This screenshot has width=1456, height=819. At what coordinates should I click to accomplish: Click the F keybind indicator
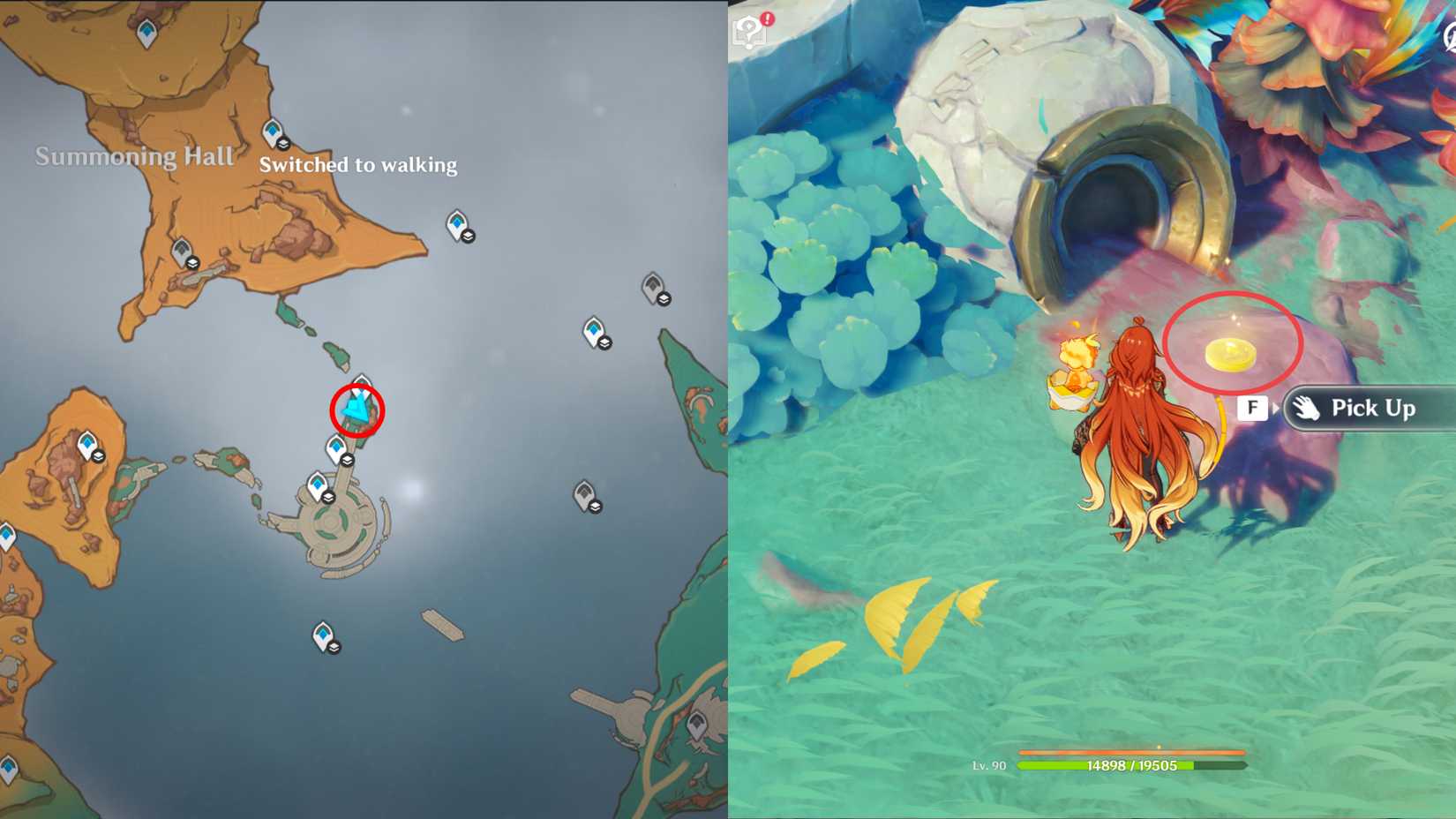(x=1252, y=408)
